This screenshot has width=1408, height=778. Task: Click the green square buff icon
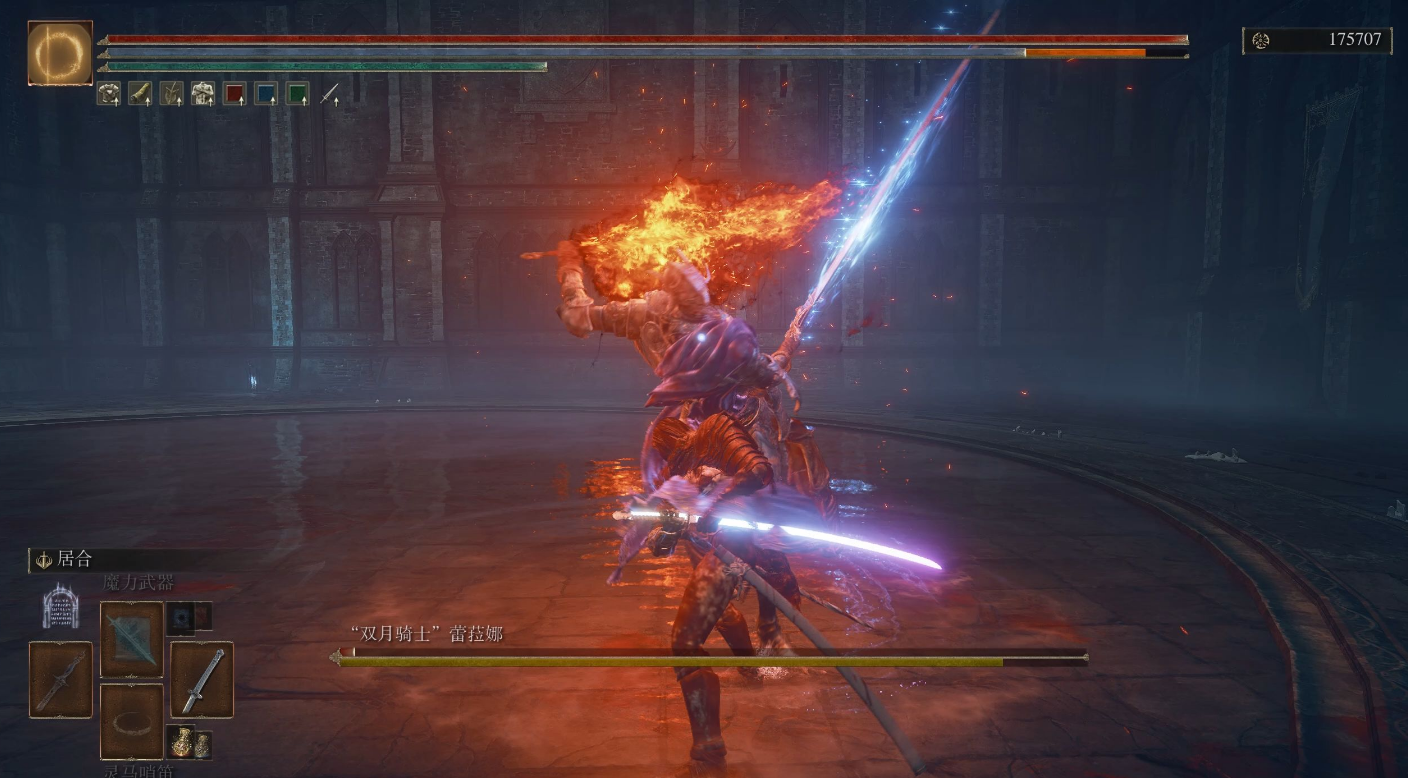tap(297, 94)
